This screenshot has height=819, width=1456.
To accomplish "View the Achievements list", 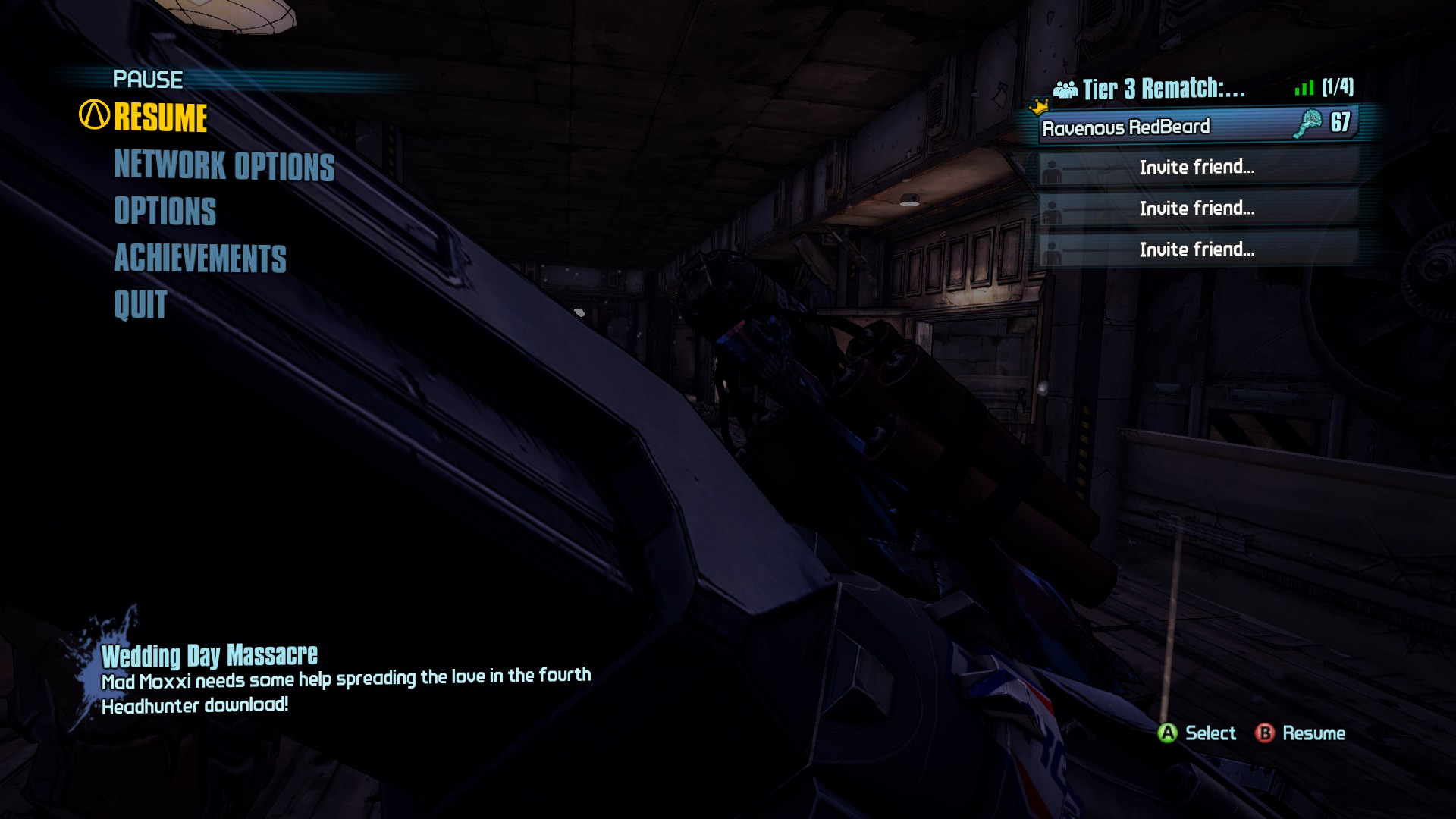I will coord(200,258).
